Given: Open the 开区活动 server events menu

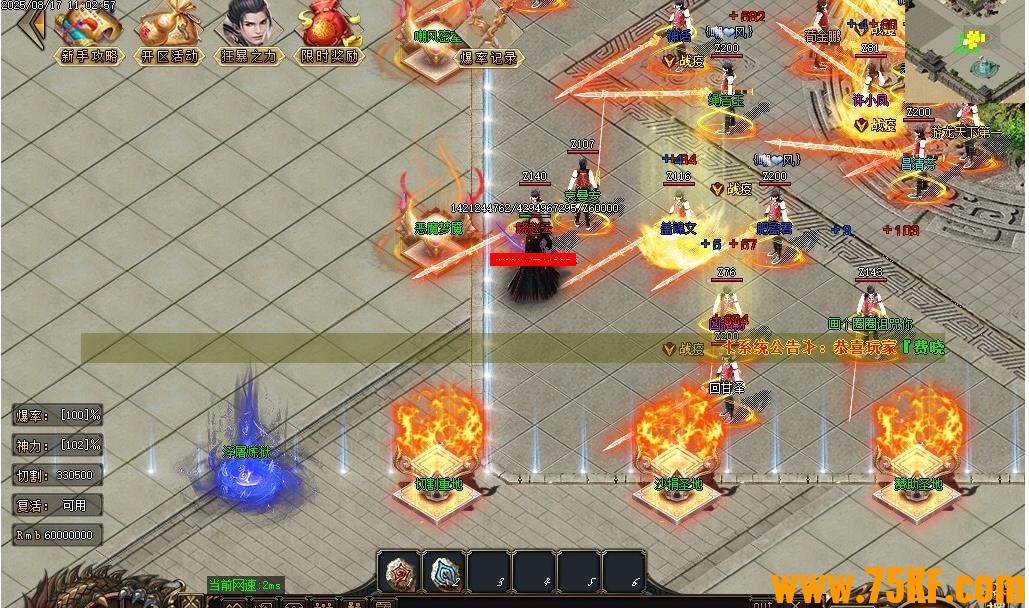Looking at the screenshot, I should click(x=168, y=34).
